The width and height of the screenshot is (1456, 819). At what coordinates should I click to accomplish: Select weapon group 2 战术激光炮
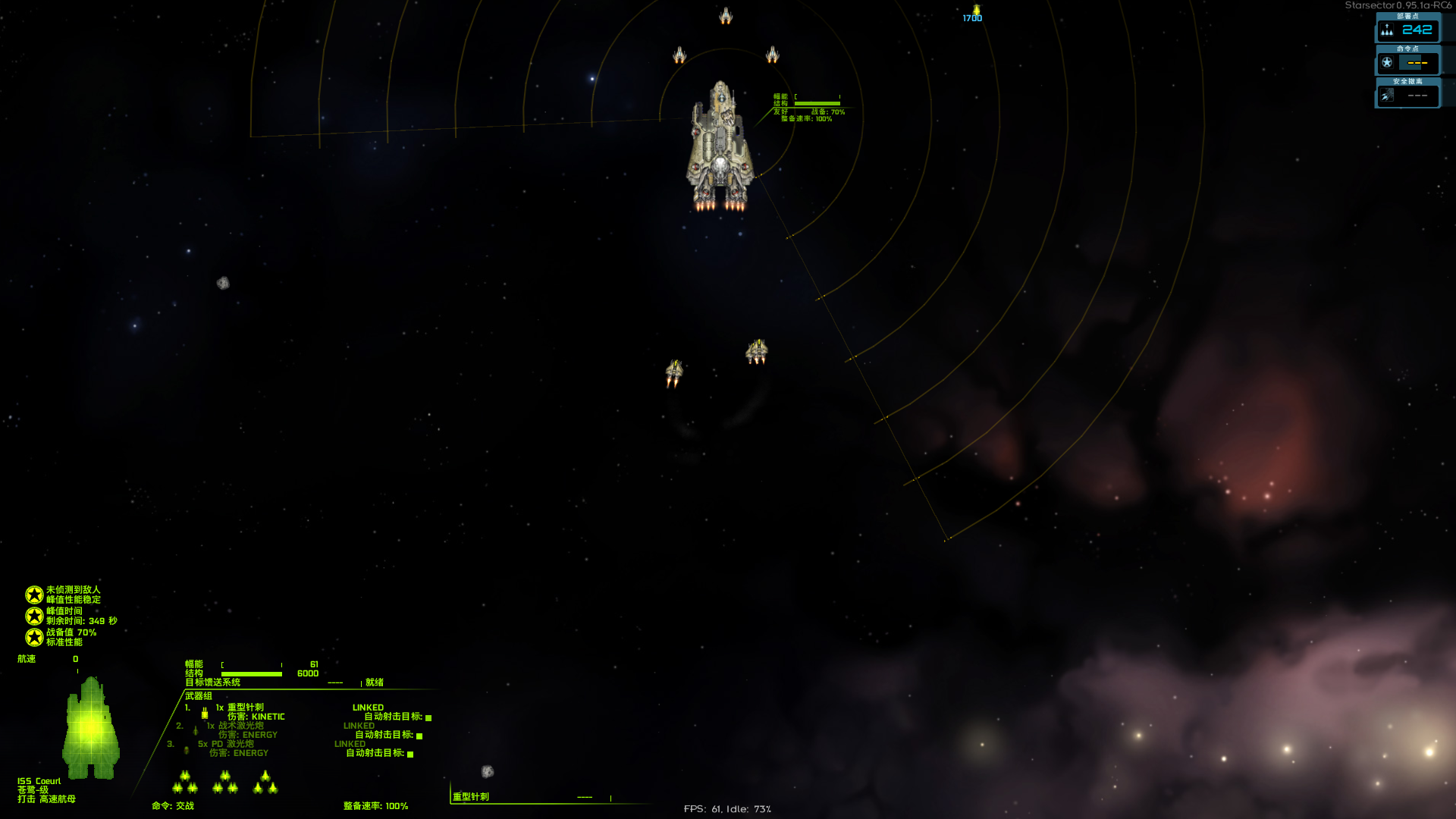tap(236, 726)
